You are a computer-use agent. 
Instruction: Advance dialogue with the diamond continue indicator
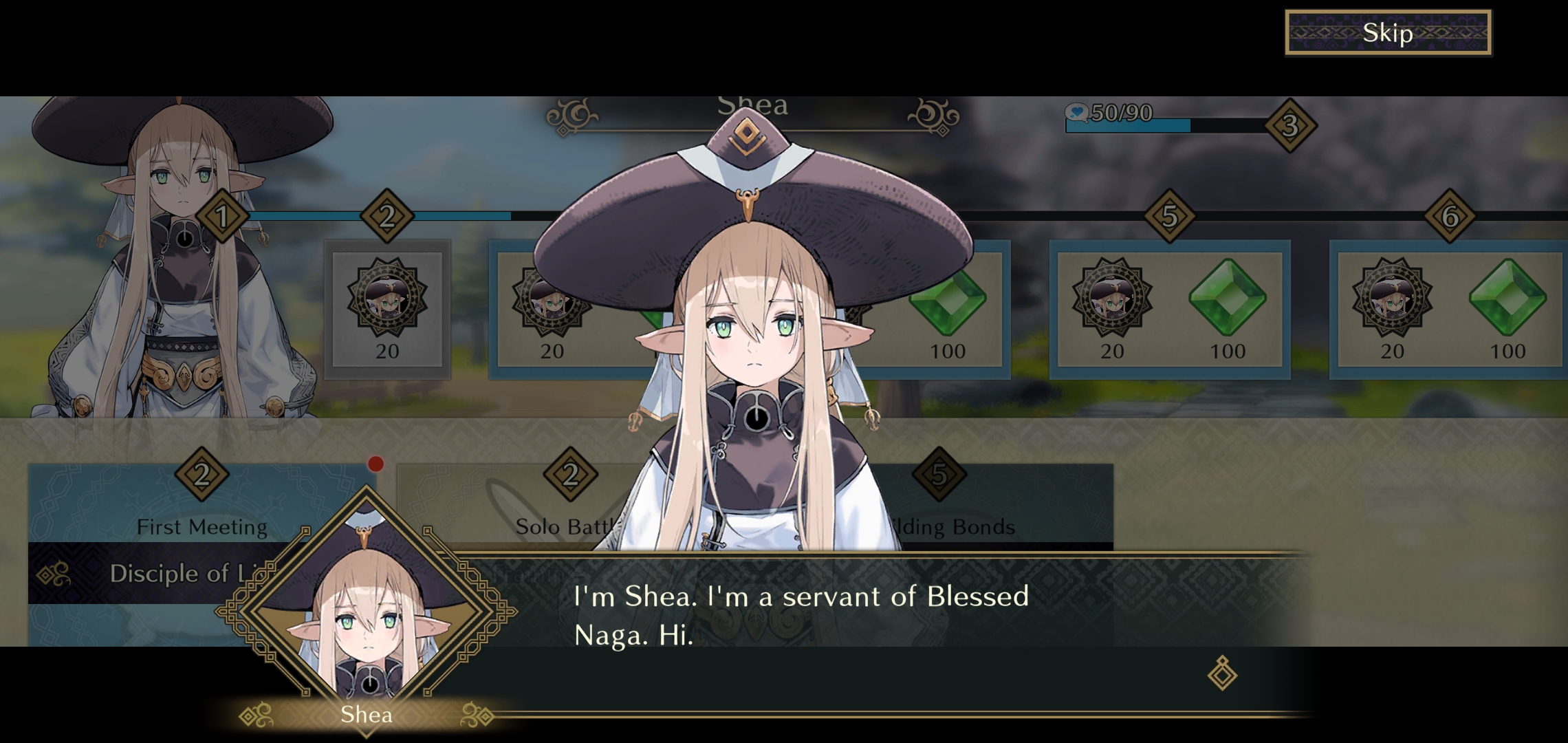pos(1222,673)
